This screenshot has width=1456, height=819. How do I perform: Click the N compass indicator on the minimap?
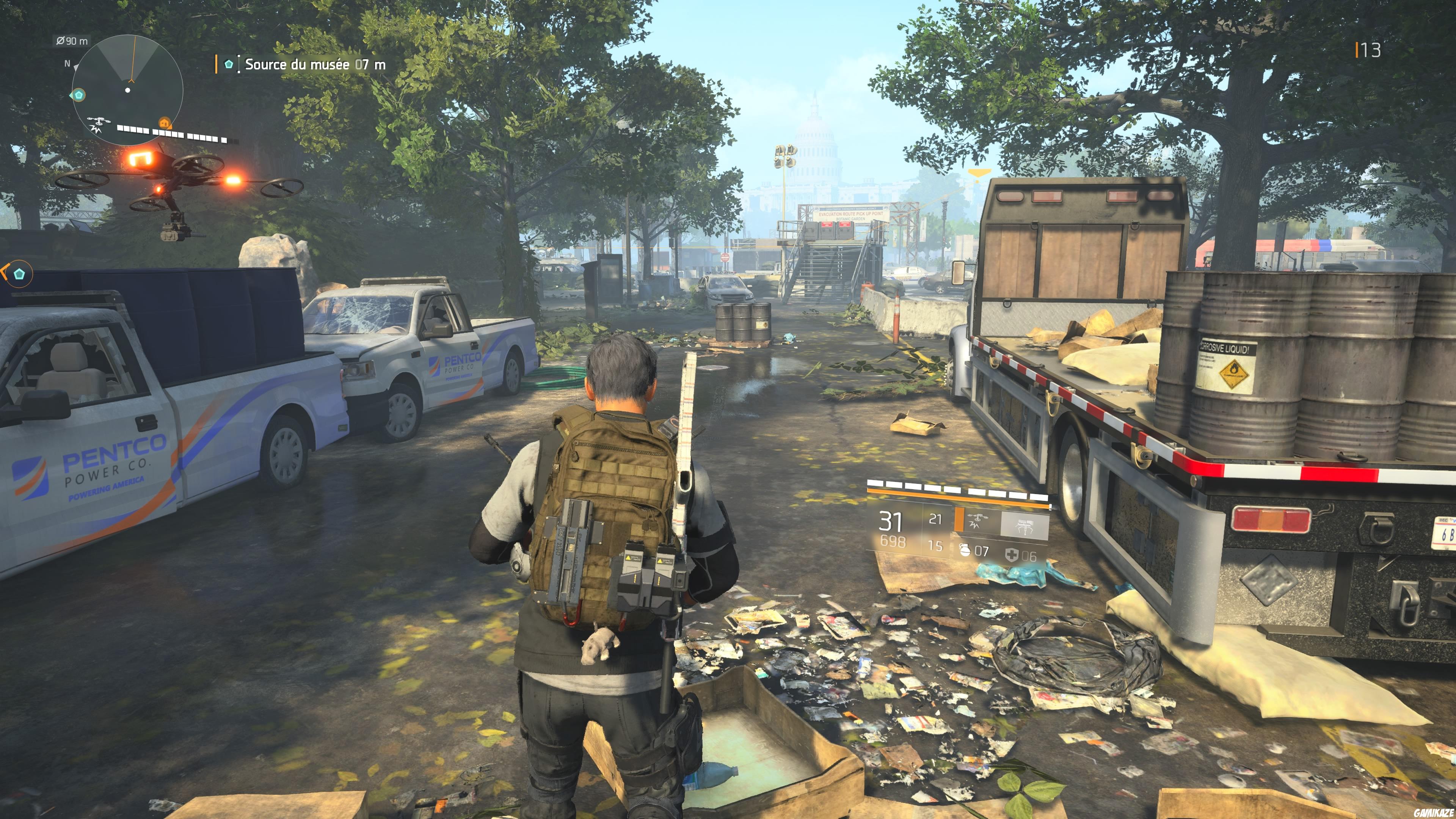click(67, 64)
